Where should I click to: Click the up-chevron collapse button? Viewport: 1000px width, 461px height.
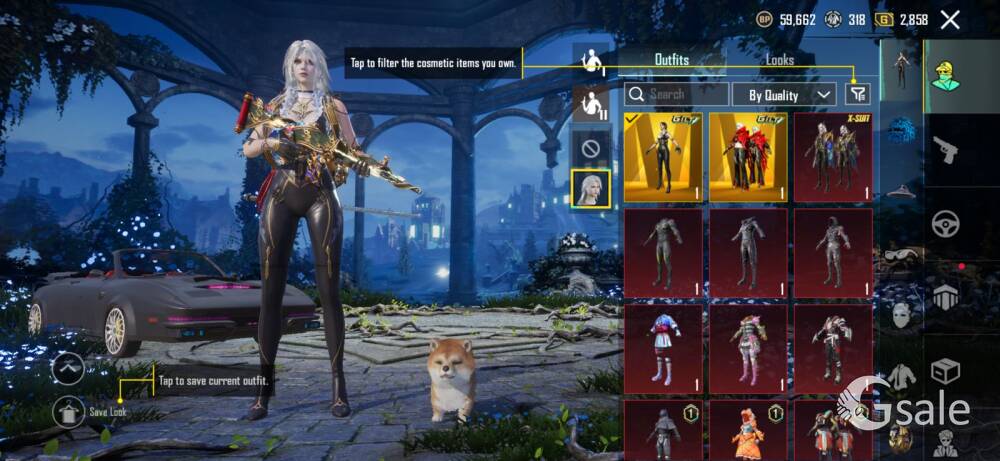69,368
